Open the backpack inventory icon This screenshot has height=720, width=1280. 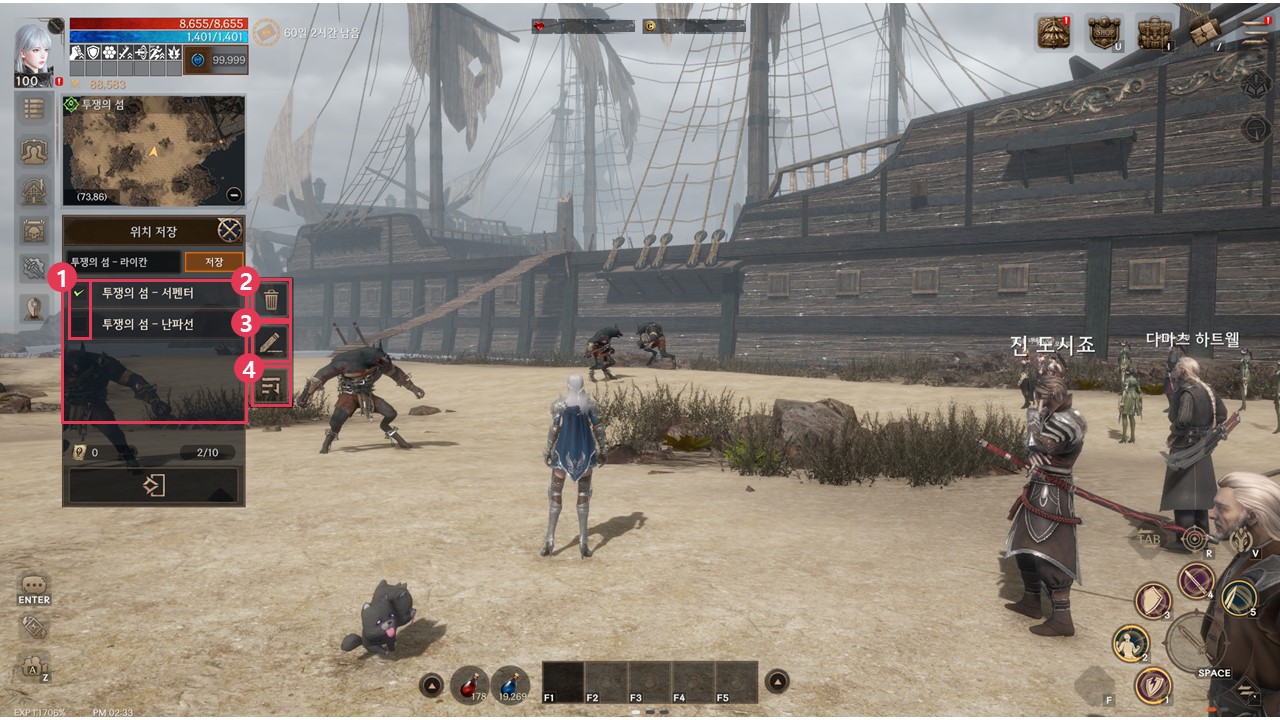[1153, 32]
